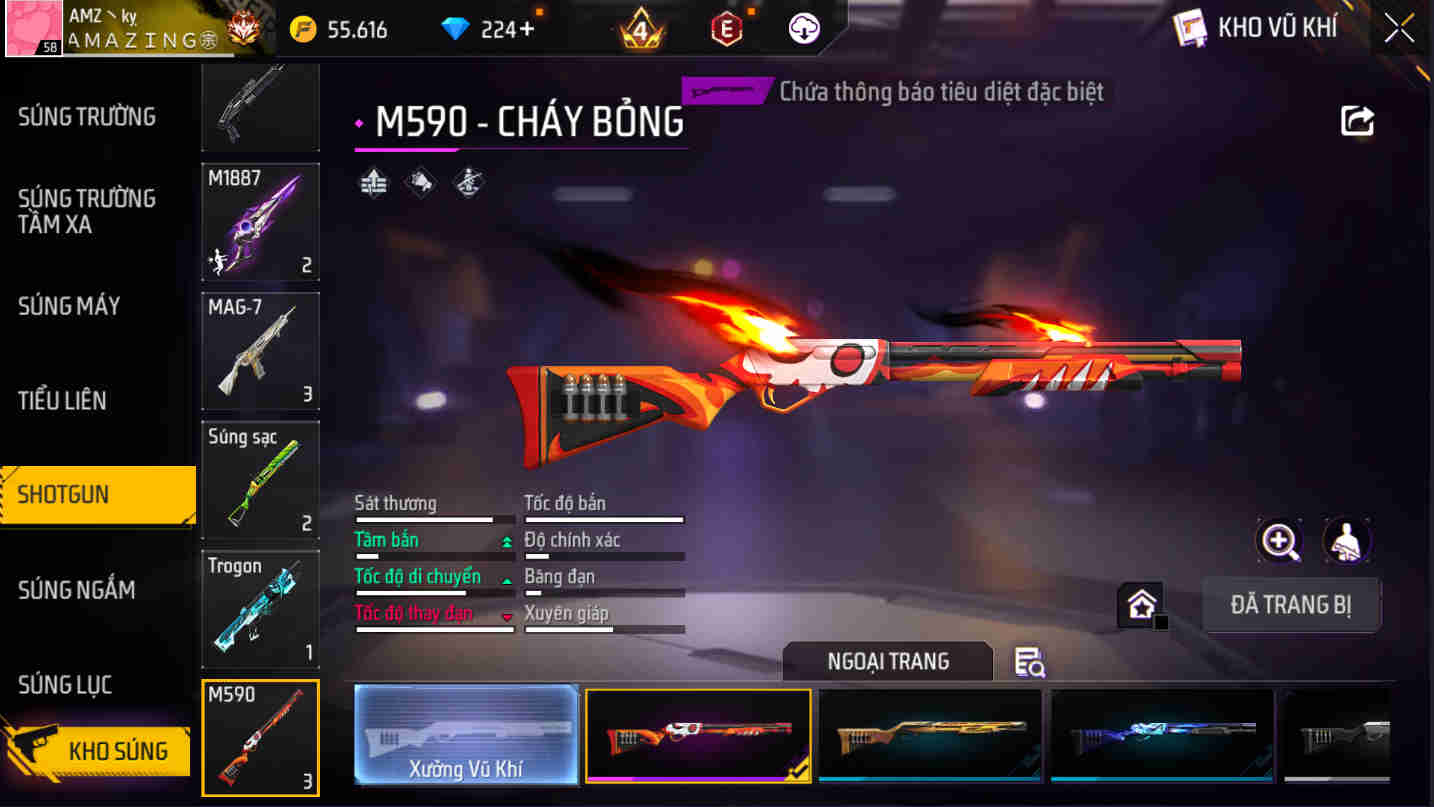Select the equipped flame skin thumbnail with checkmark

point(697,736)
